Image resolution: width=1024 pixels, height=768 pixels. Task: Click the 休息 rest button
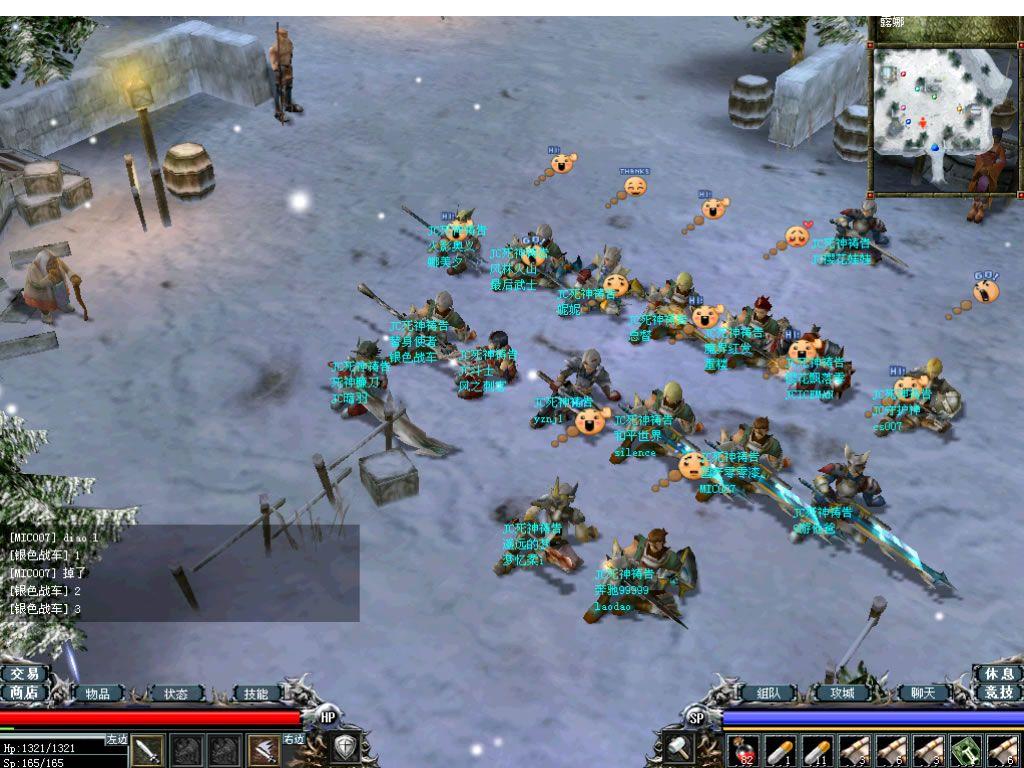point(998,674)
